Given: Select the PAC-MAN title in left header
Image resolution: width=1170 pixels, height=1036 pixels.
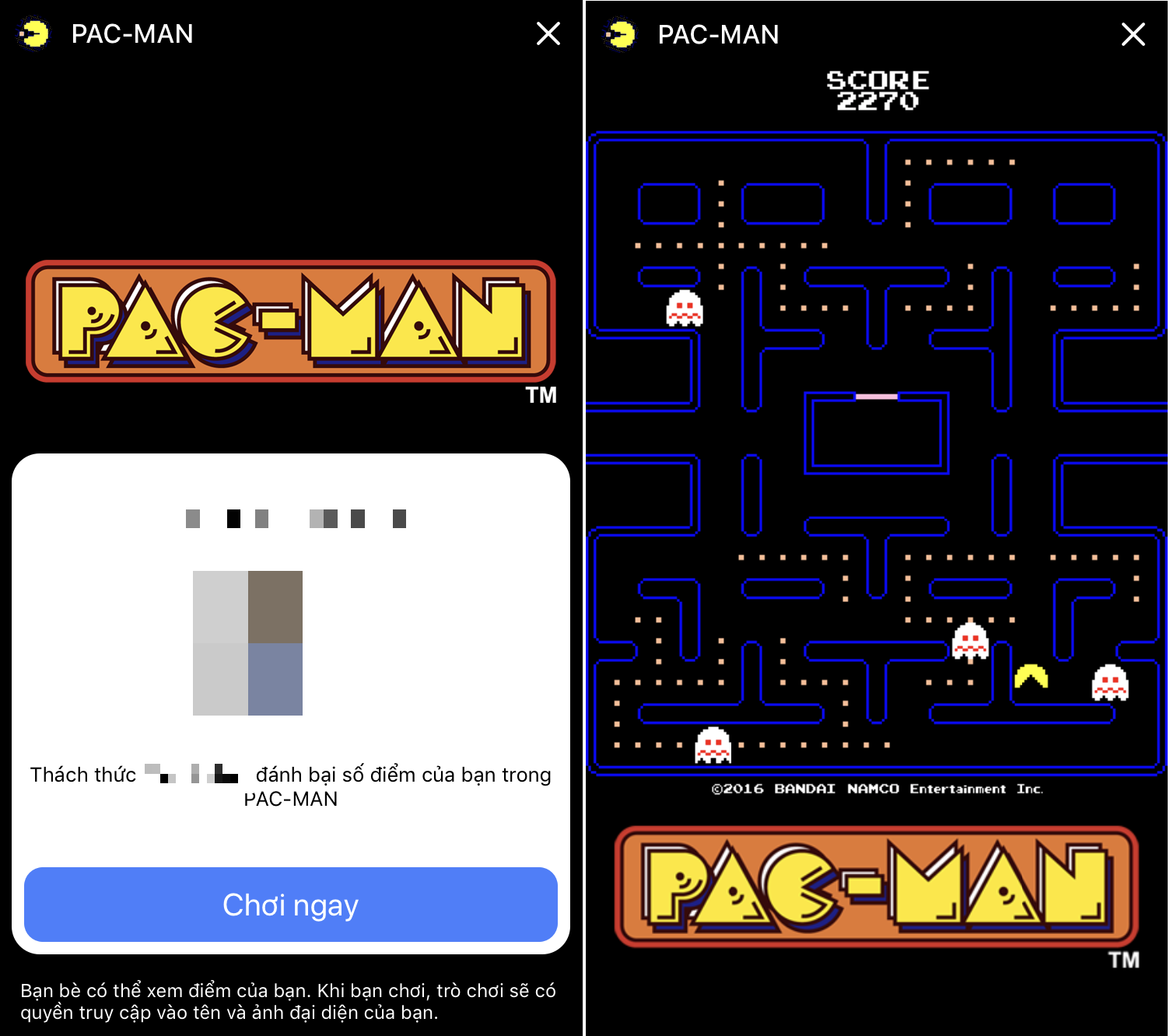Looking at the screenshot, I should 132,33.
